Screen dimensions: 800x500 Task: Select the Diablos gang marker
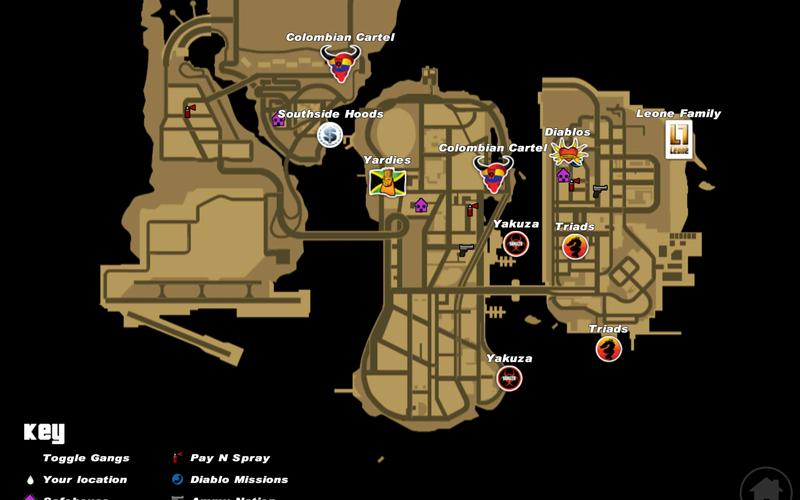(x=568, y=152)
